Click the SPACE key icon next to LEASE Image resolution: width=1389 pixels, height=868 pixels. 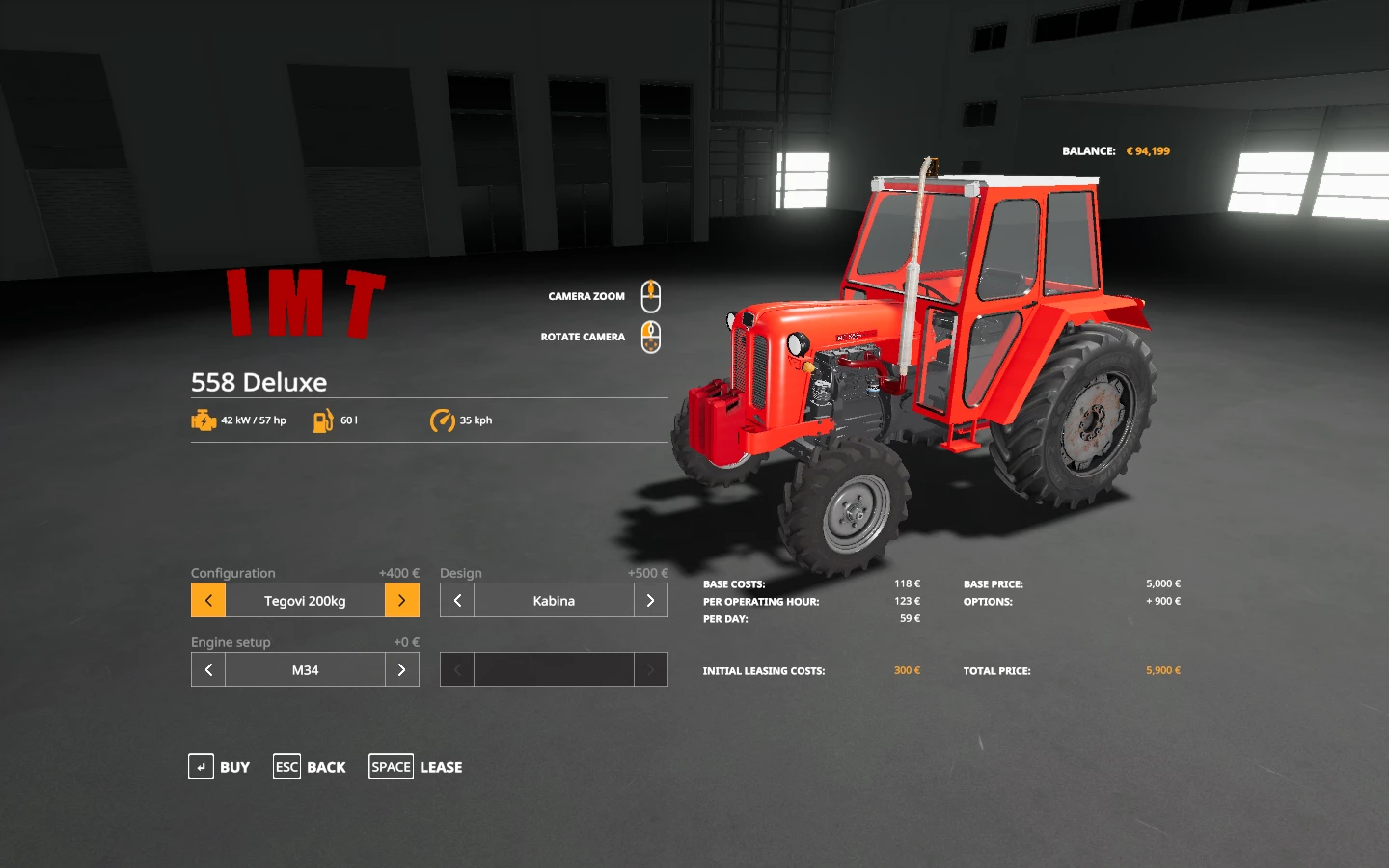391,766
